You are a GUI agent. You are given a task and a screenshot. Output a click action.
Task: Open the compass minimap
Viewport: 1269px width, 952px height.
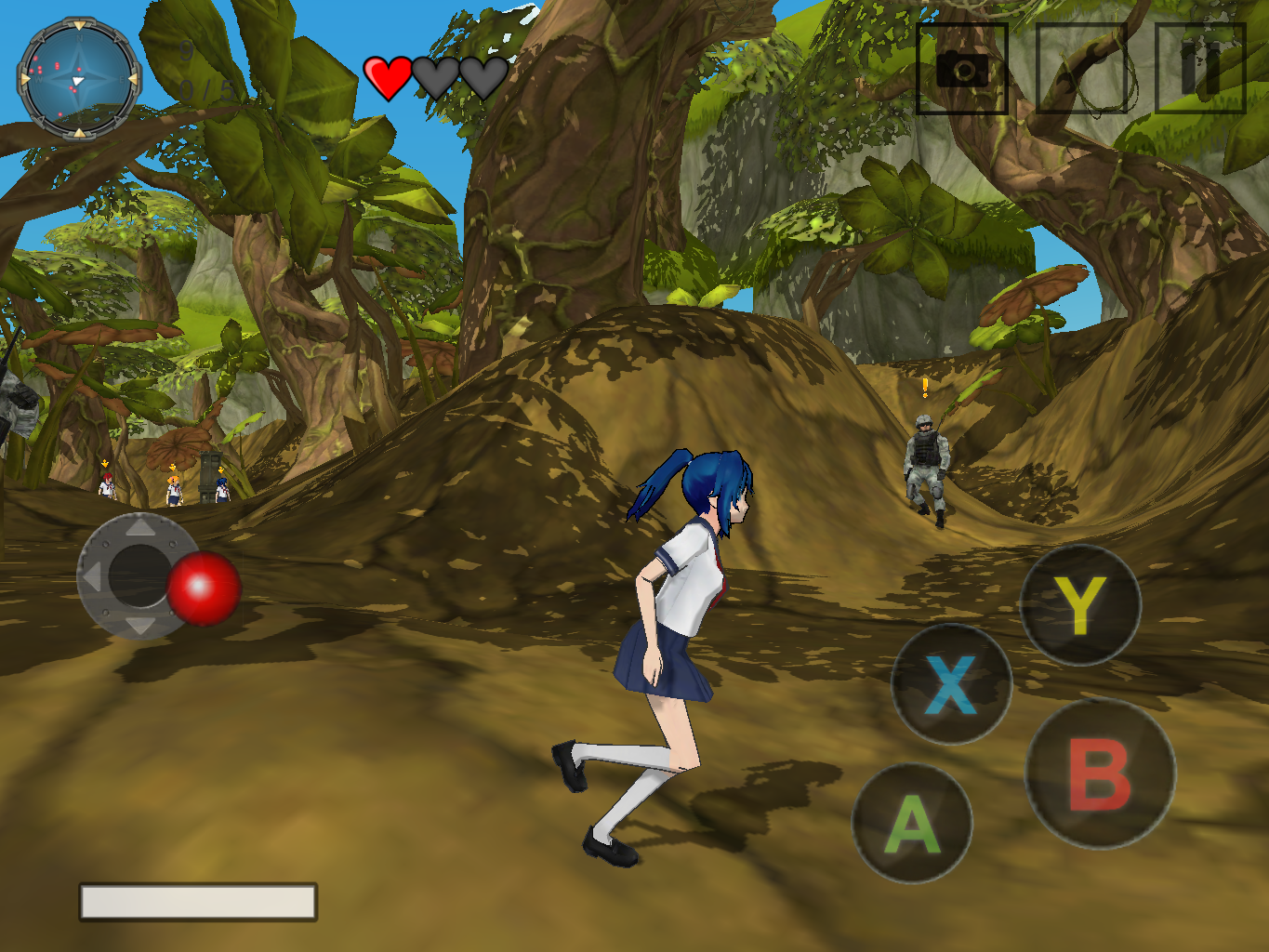79,79
